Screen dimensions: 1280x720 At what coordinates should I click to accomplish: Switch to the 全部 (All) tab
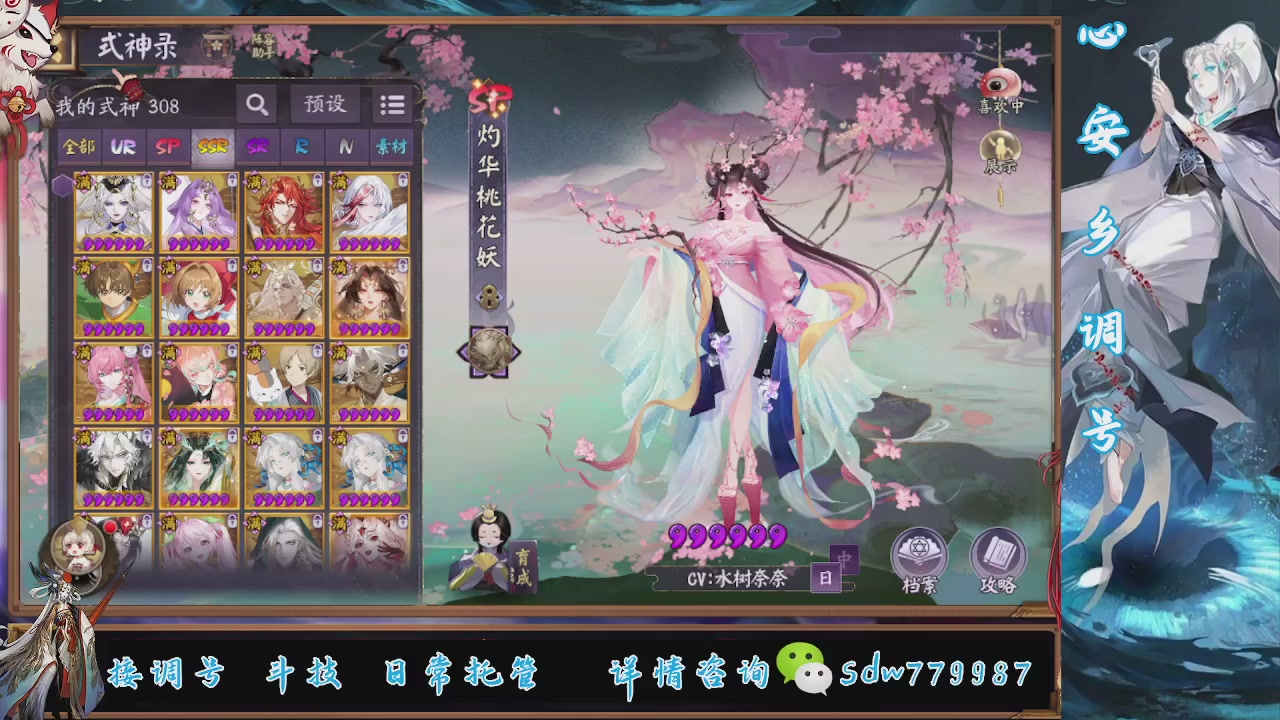pyautogui.click(x=78, y=147)
